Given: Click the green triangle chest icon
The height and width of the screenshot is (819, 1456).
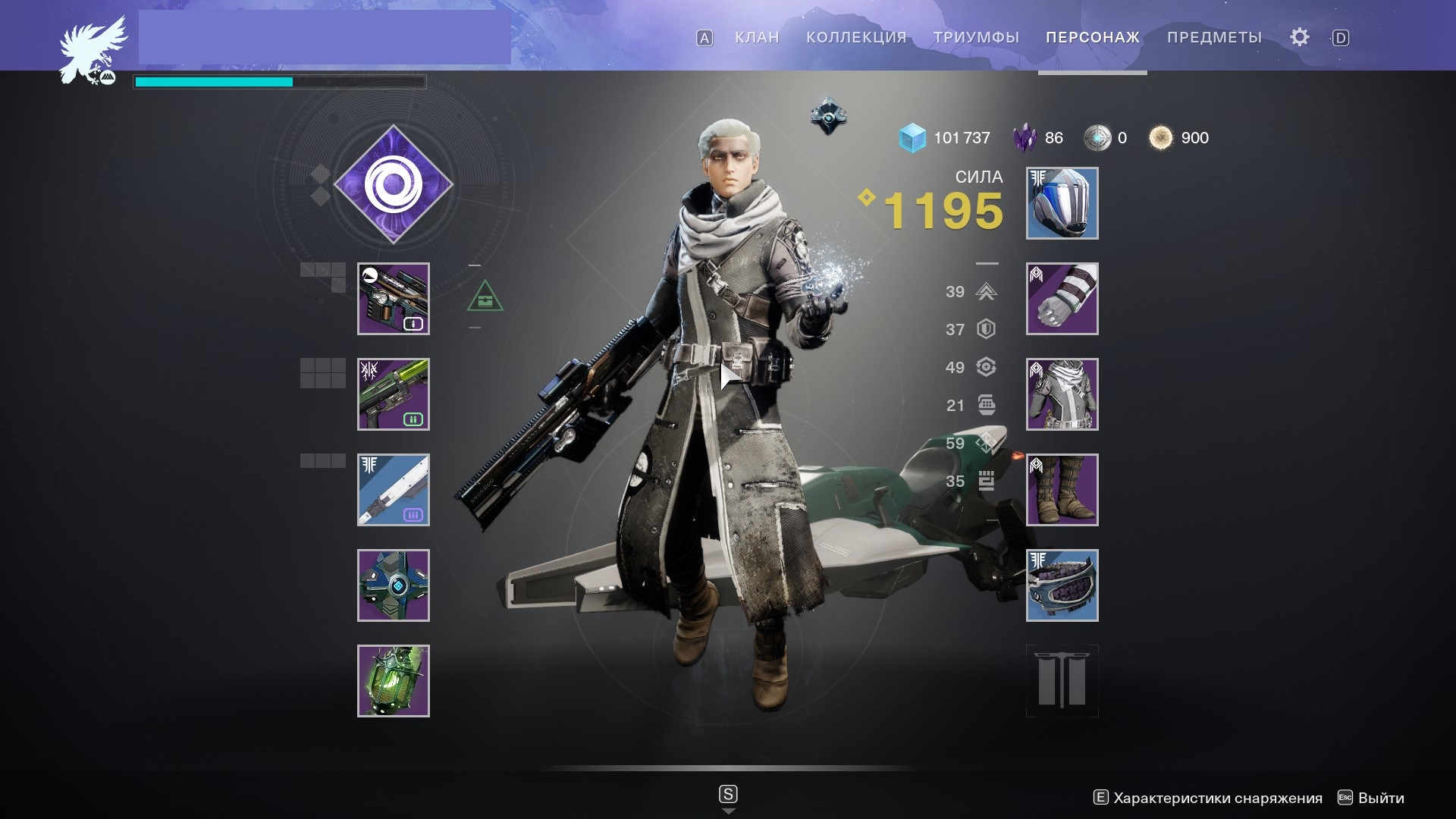Looking at the screenshot, I should click(x=485, y=297).
